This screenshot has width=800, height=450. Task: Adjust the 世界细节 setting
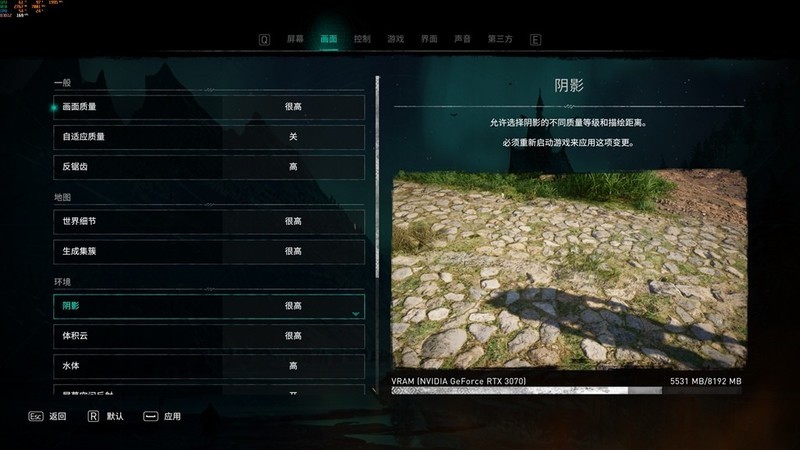(x=209, y=221)
